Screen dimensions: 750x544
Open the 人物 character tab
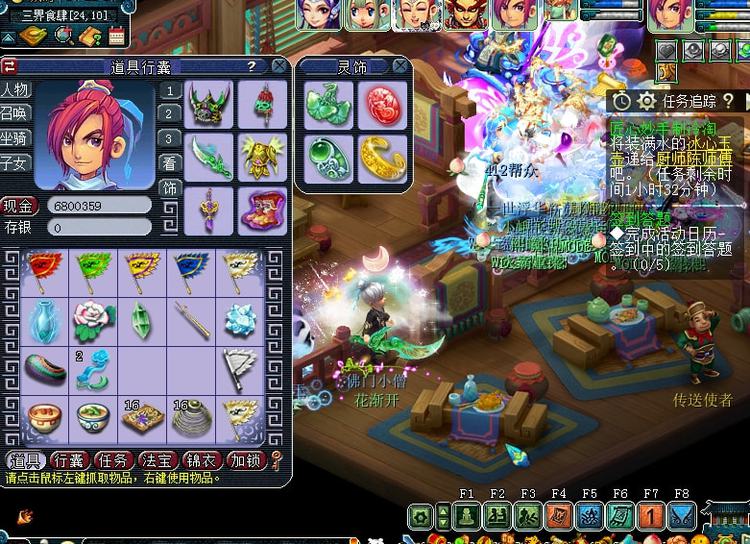(15, 90)
